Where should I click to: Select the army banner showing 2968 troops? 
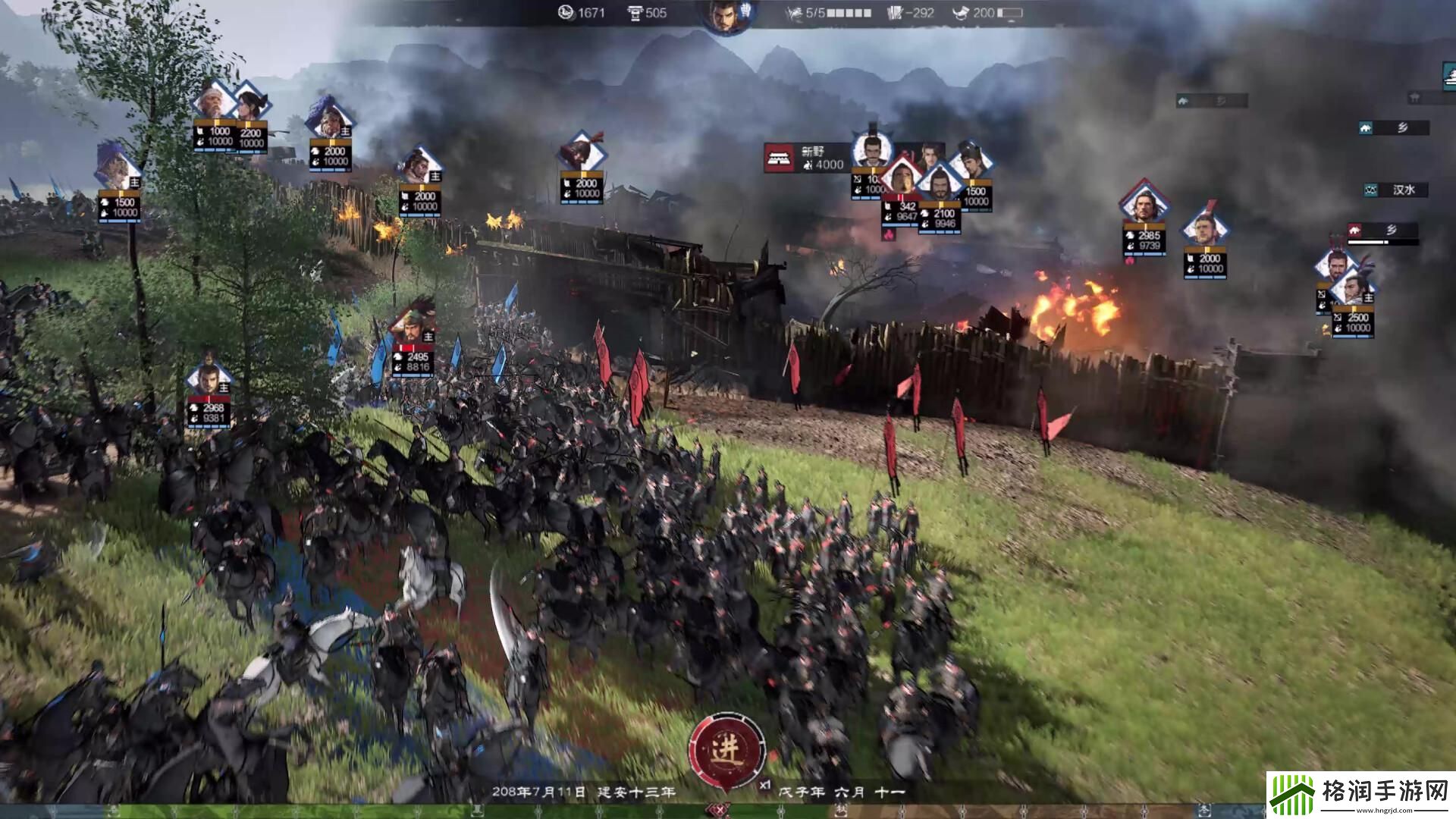point(209,412)
